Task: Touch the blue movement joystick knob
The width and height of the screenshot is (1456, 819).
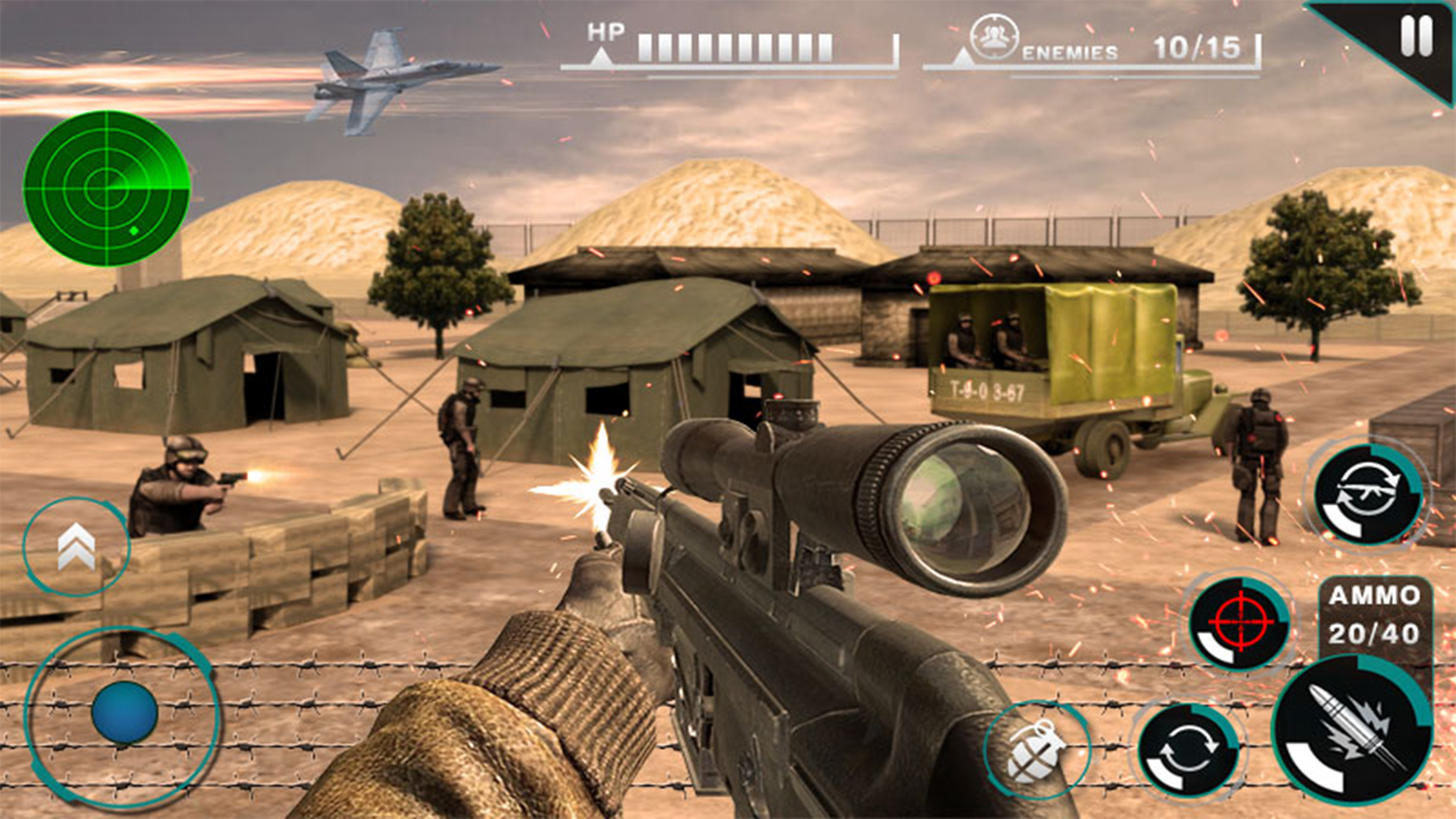Action: [125, 713]
